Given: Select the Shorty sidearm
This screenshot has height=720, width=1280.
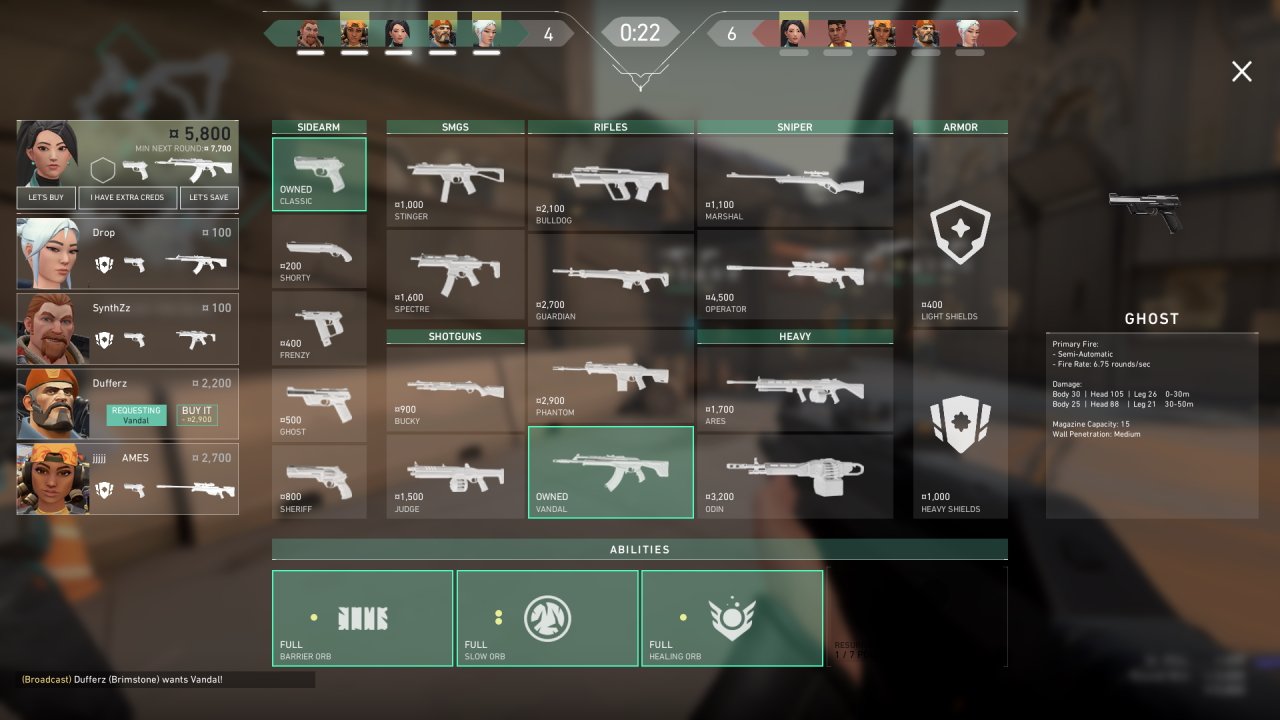Looking at the screenshot, I should click(319, 252).
